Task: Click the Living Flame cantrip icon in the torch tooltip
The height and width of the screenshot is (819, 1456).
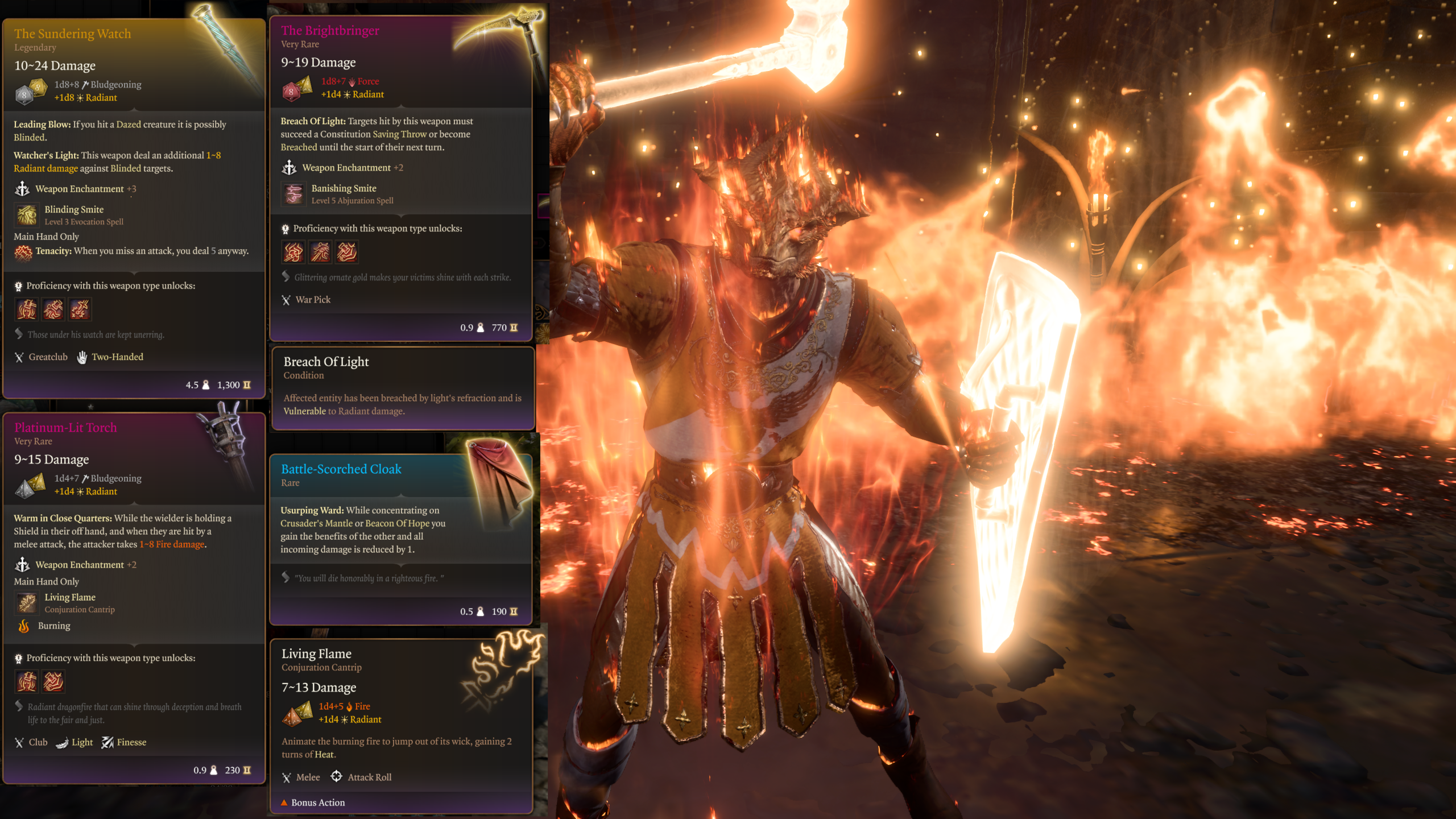Action: (27, 602)
